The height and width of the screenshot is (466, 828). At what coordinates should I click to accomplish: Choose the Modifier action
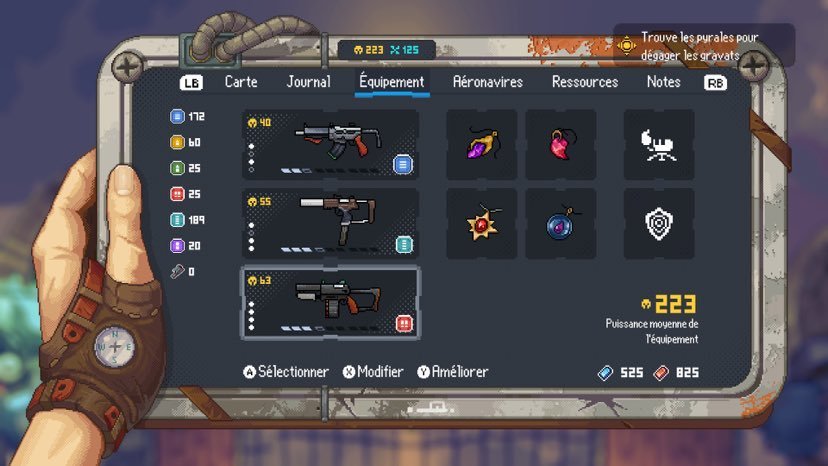pyautogui.click(x=373, y=372)
